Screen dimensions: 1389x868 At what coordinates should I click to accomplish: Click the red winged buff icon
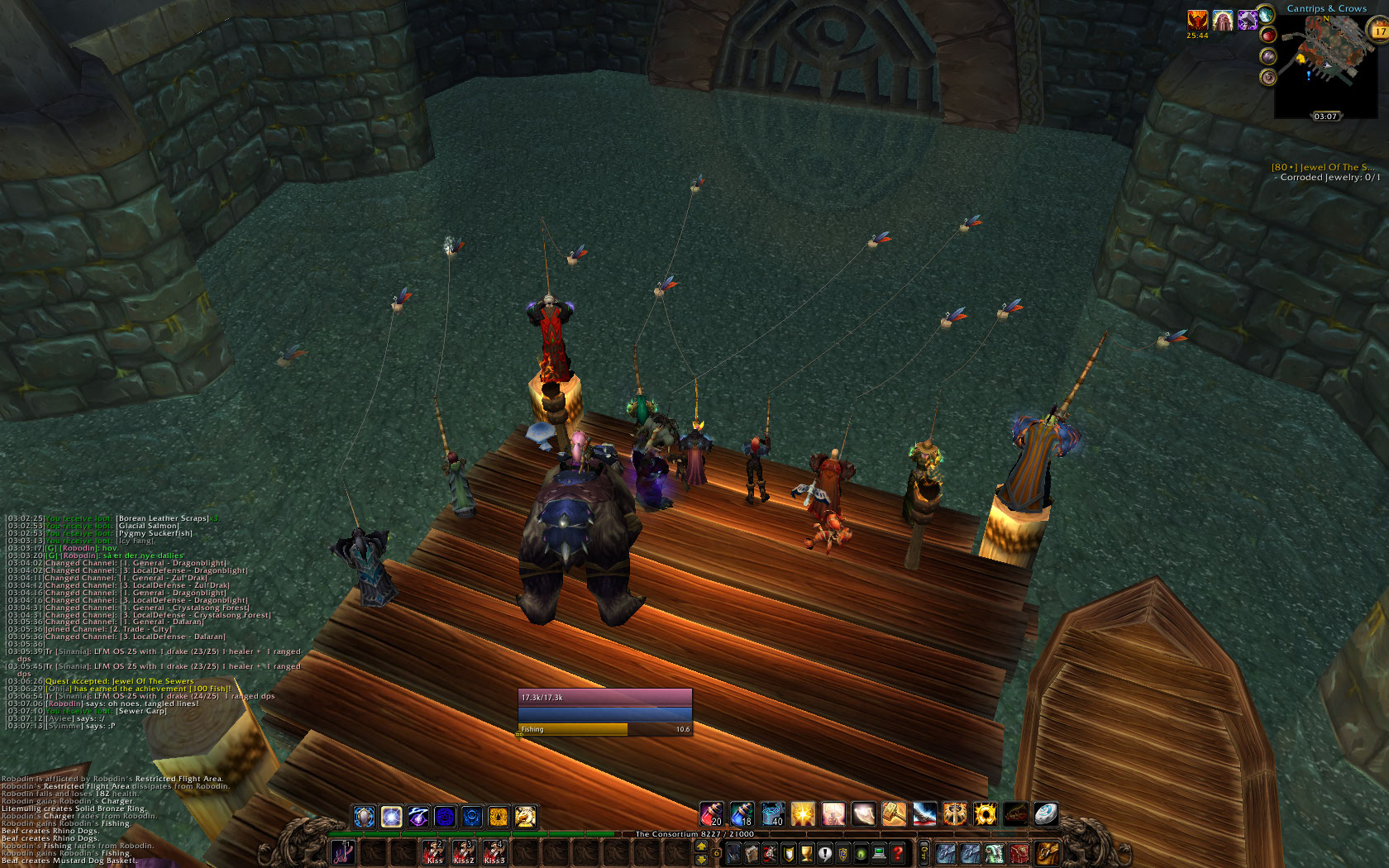(1197, 21)
